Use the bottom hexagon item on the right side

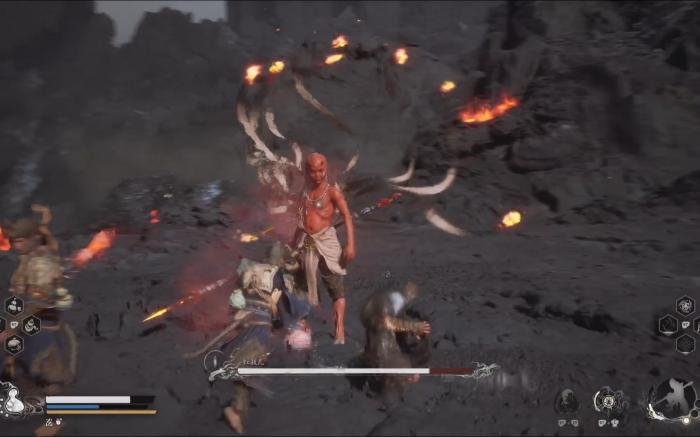click(684, 344)
